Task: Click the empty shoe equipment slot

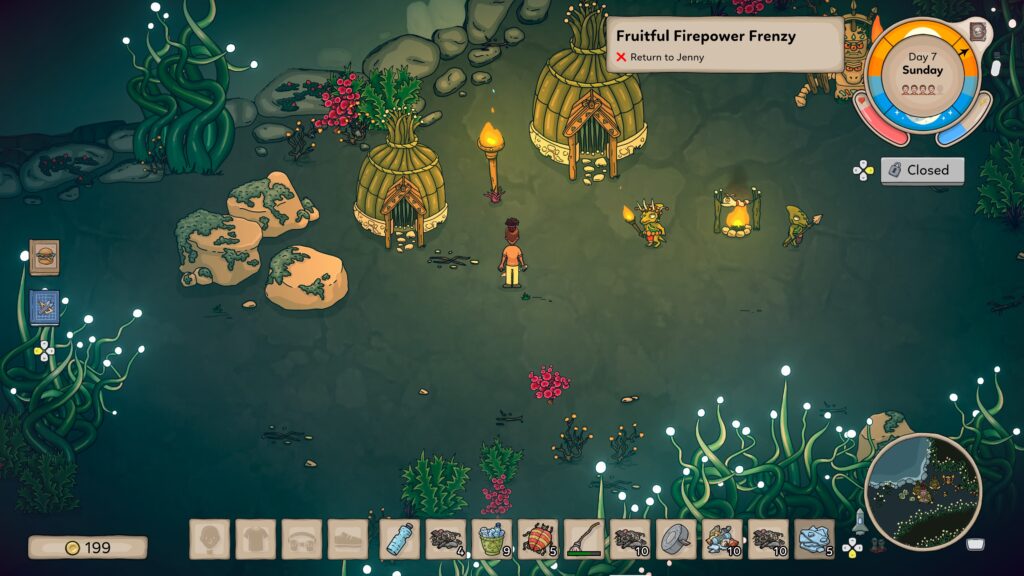Action: coord(348,539)
